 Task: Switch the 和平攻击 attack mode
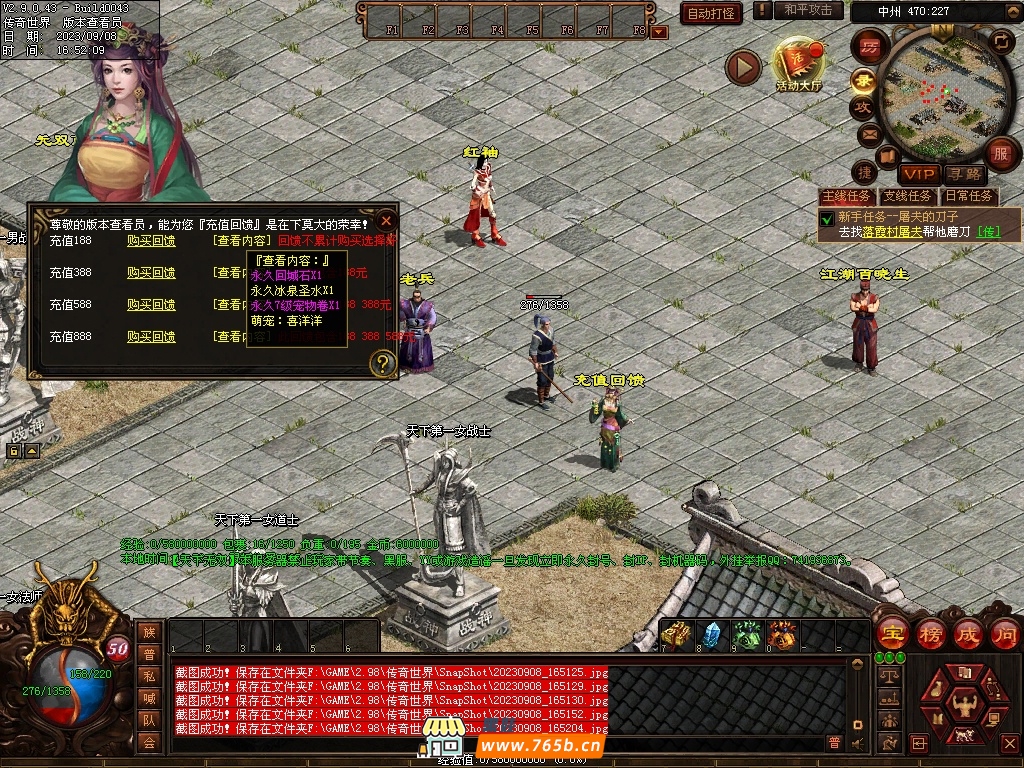pos(807,10)
